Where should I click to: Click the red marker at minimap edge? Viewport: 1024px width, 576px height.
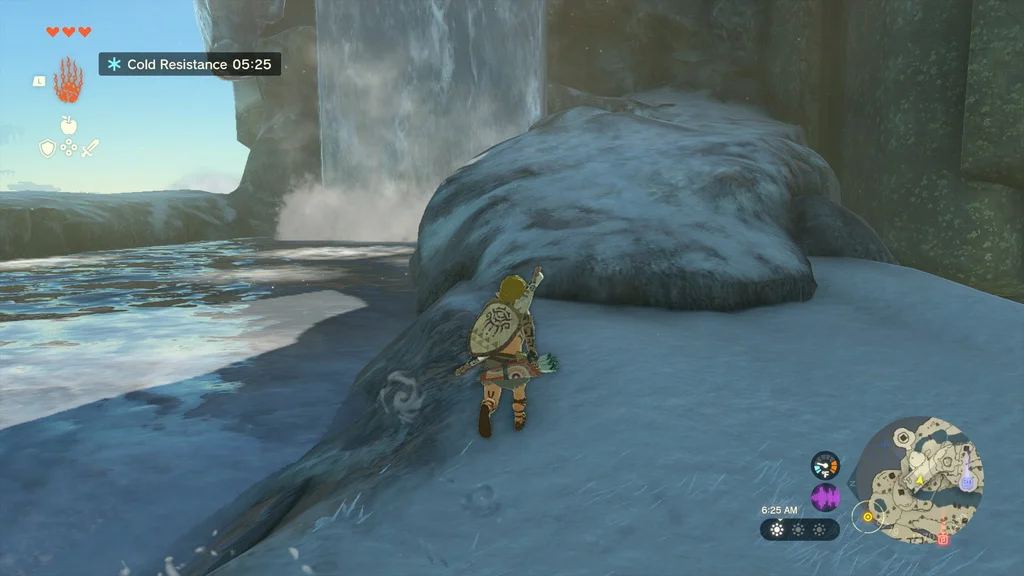point(942,538)
